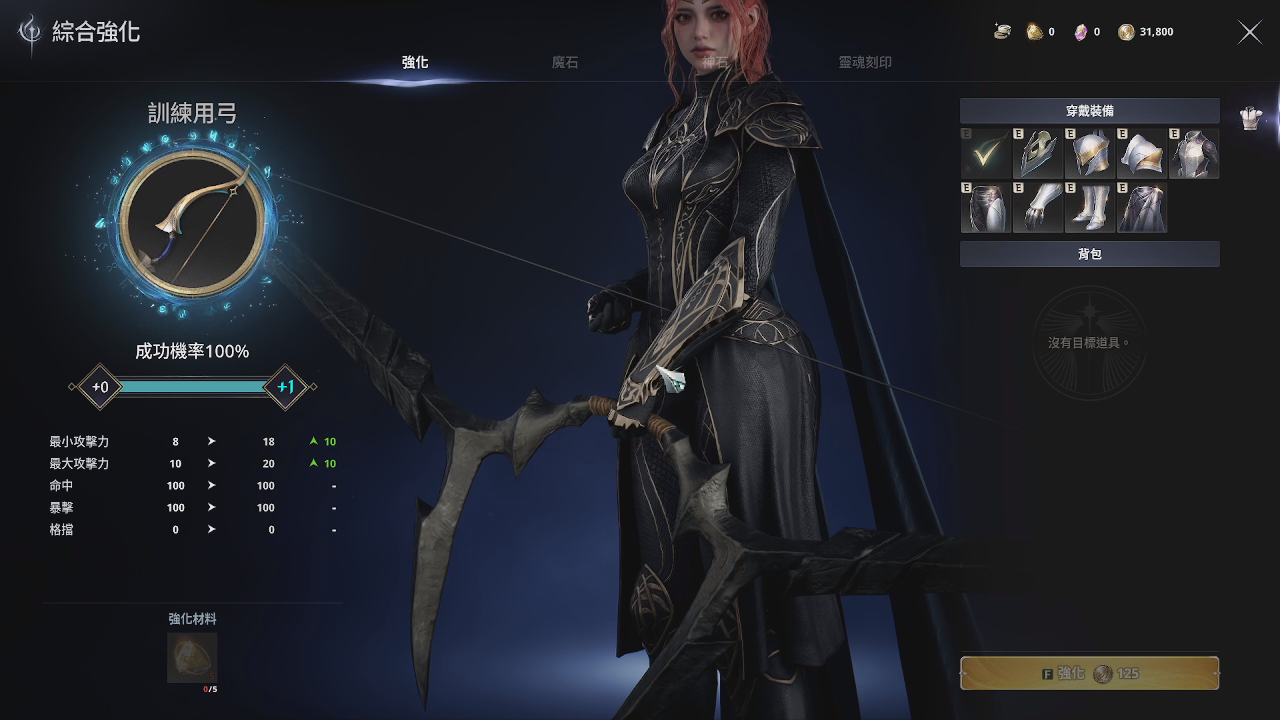This screenshot has width=1280, height=720.
Task: Switch to the 強化 tab
Action: tap(415, 62)
